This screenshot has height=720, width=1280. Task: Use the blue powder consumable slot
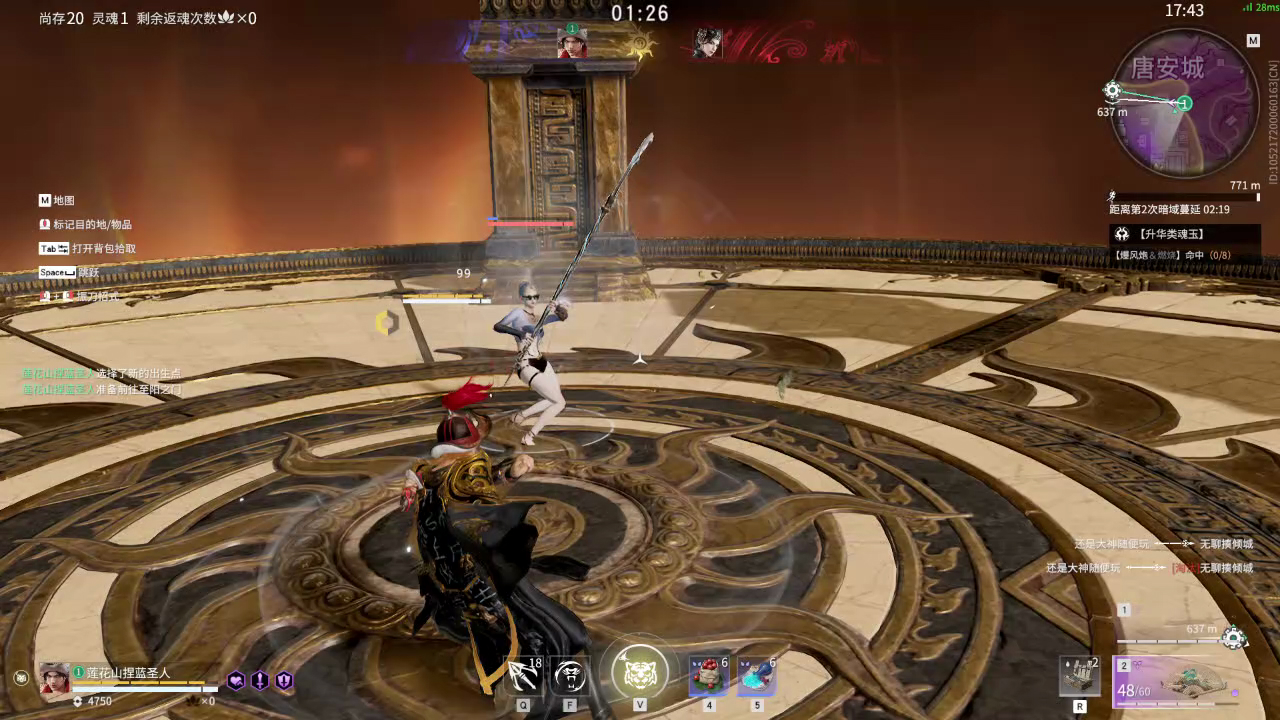tap(756, 676)
